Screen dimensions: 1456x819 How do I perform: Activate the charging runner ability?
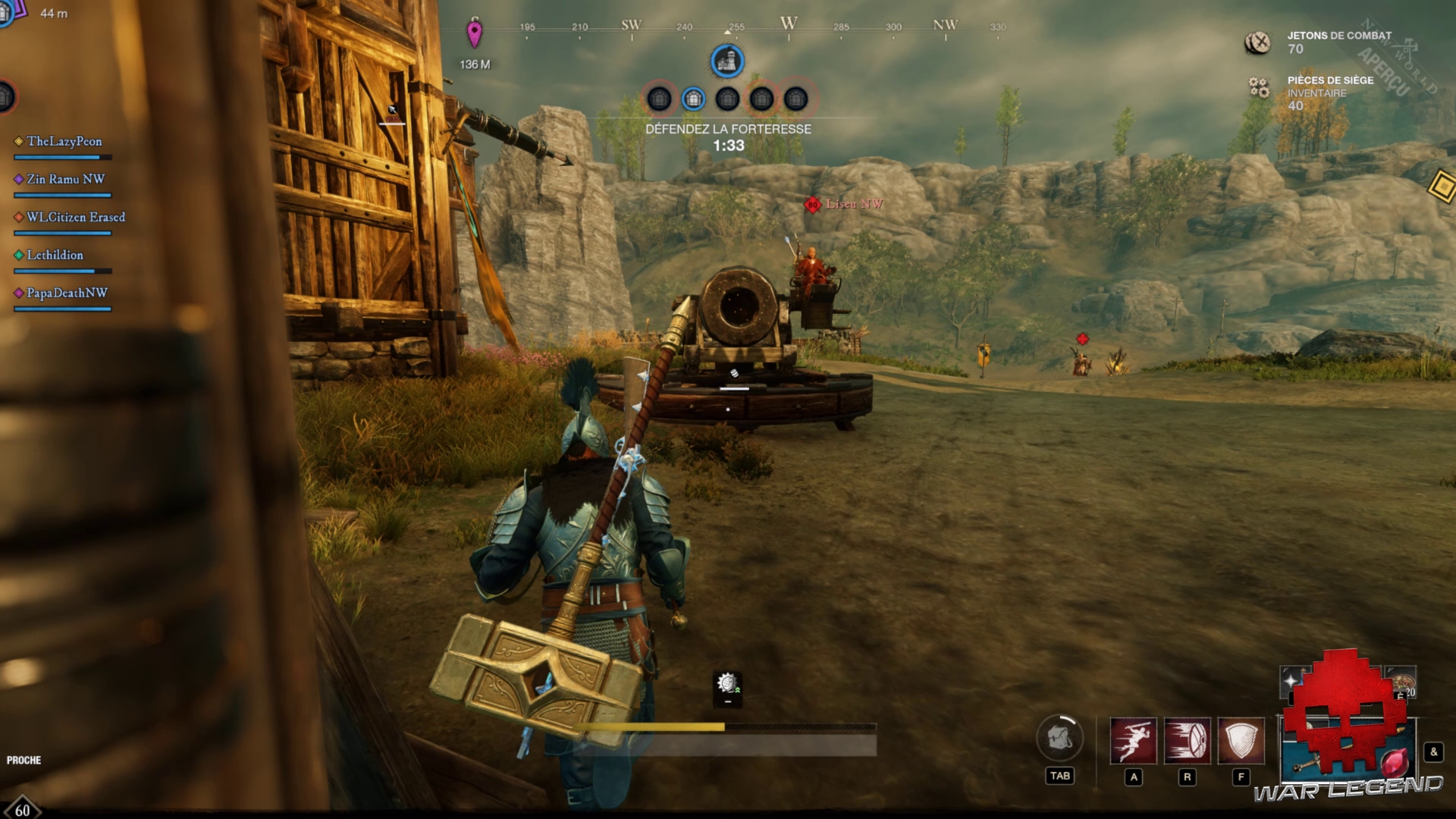click(x=1133, y=740)
